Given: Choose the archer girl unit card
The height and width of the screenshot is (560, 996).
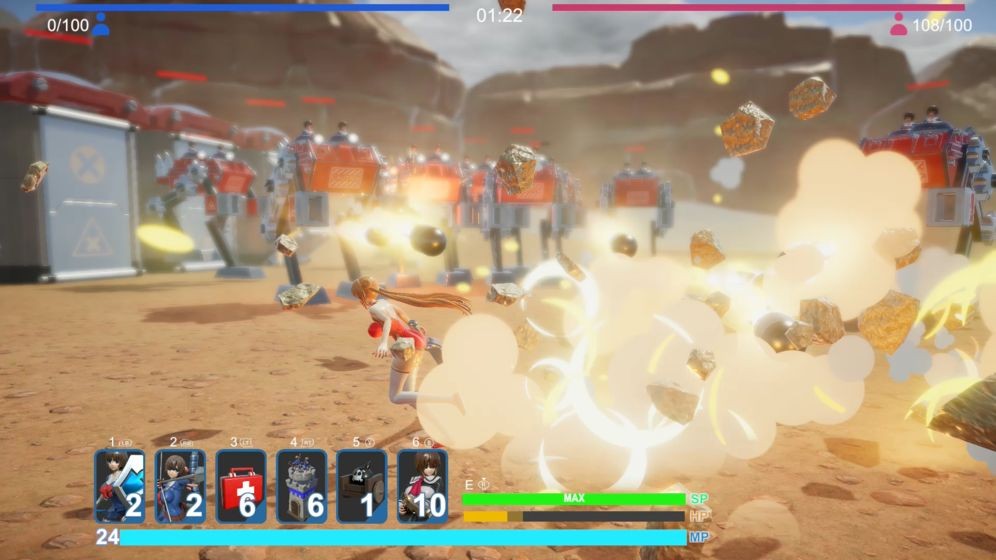Looking at the screenshot, I should (x=181, y=486).
